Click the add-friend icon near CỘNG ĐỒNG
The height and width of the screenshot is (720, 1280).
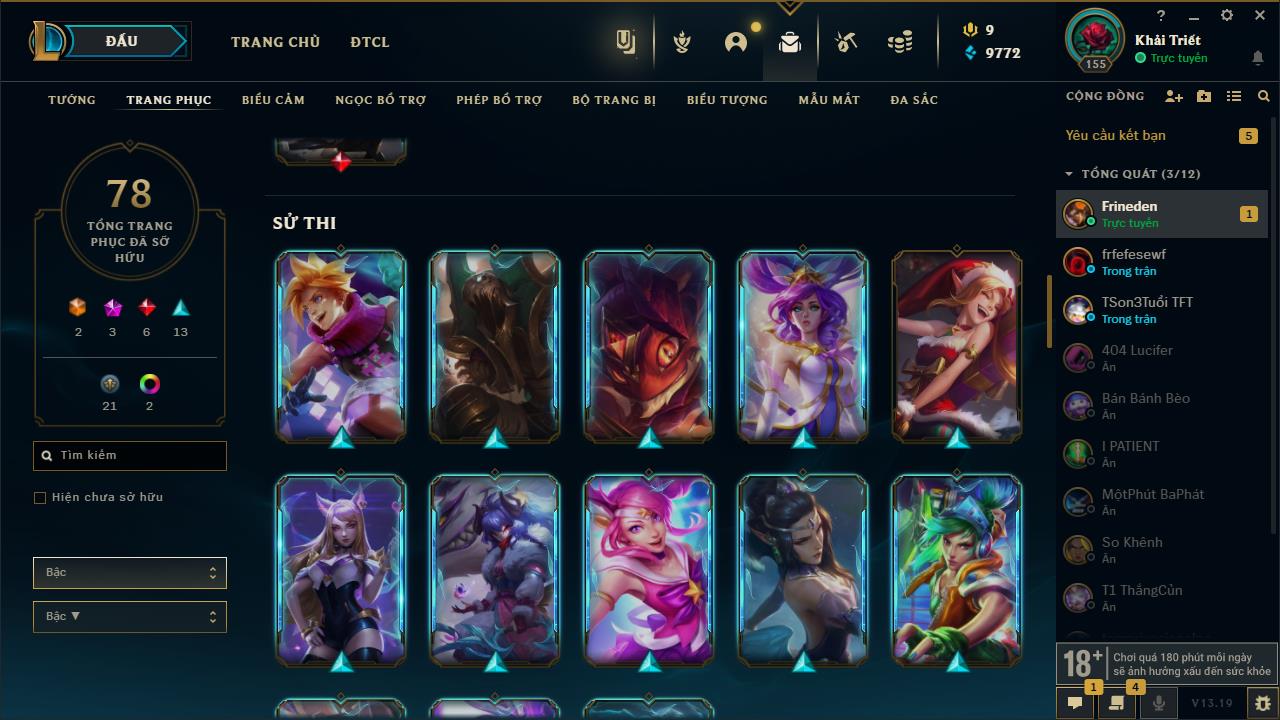tap(1175, 96)
